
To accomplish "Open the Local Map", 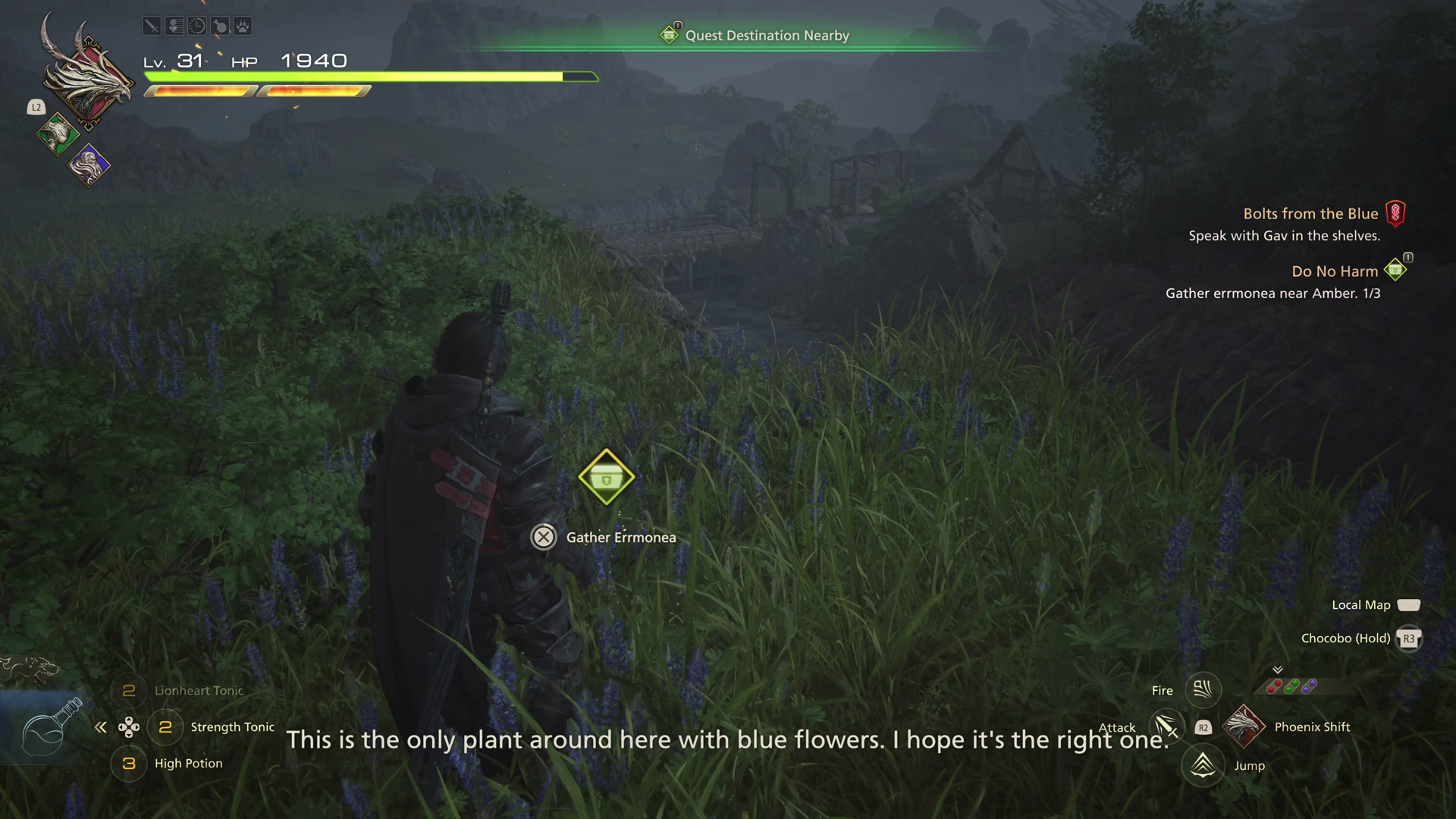I will pyautogui.click(x=1361, y=605).
